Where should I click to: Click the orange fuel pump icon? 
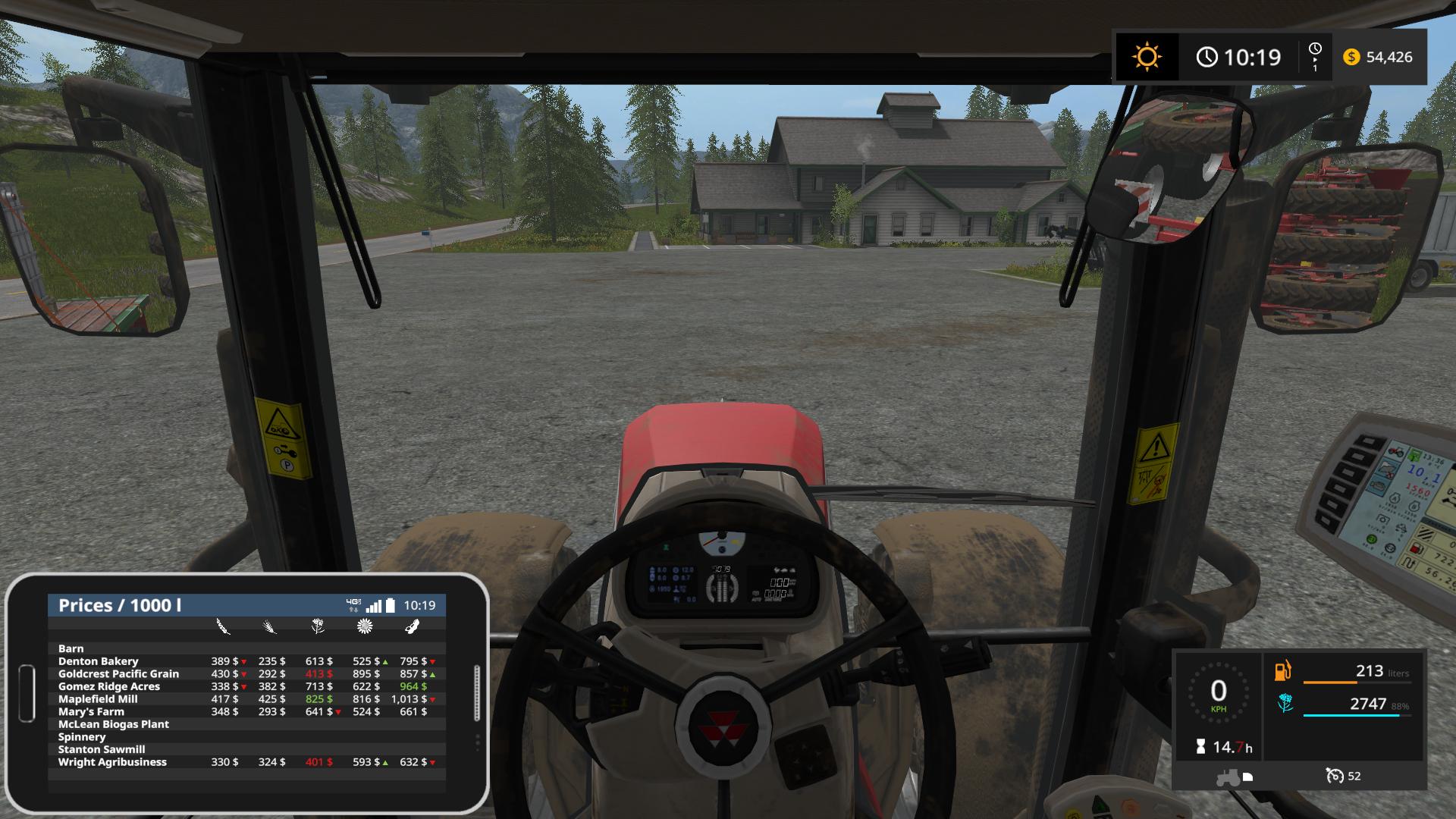[1283, 671]
